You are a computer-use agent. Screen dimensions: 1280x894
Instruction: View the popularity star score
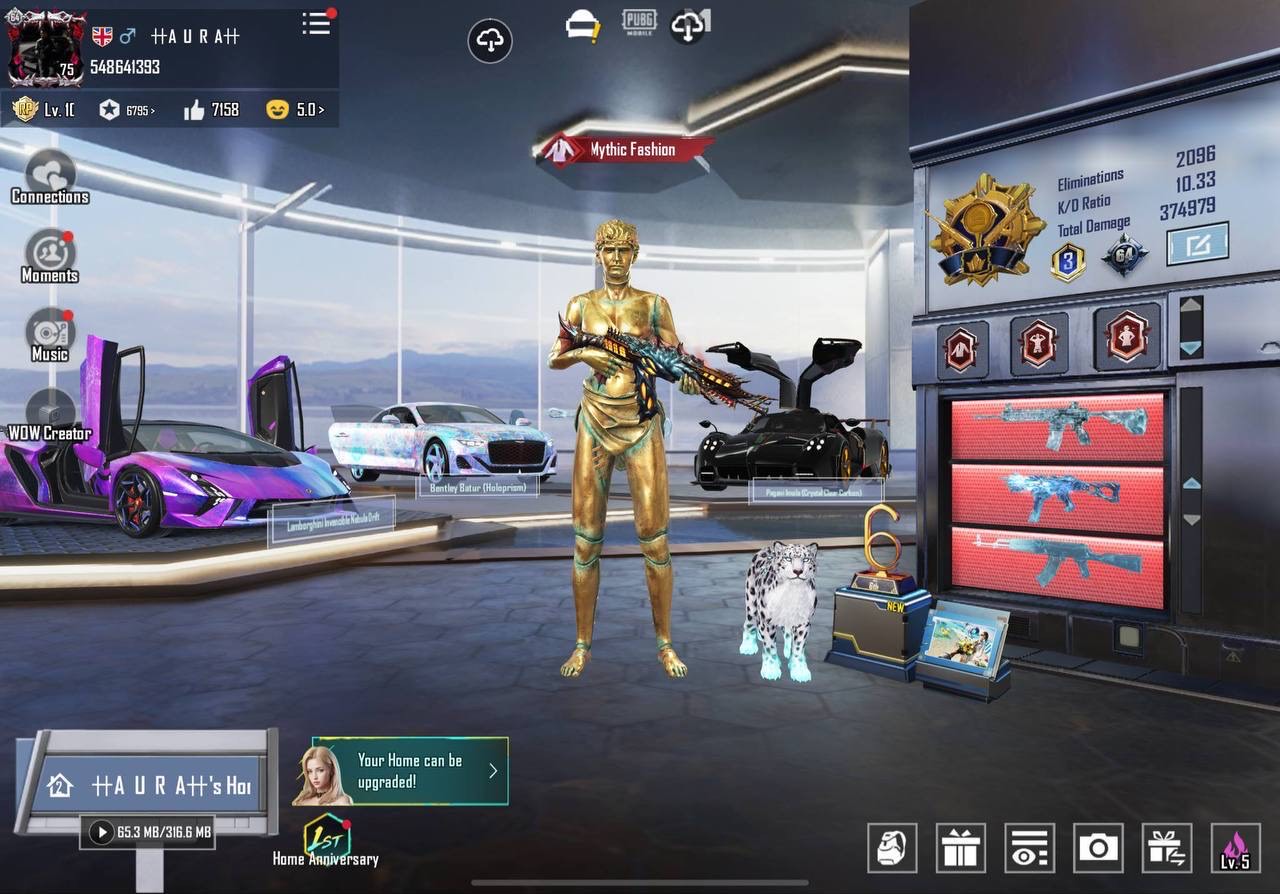pyautogui.click(x=127, y=110)
